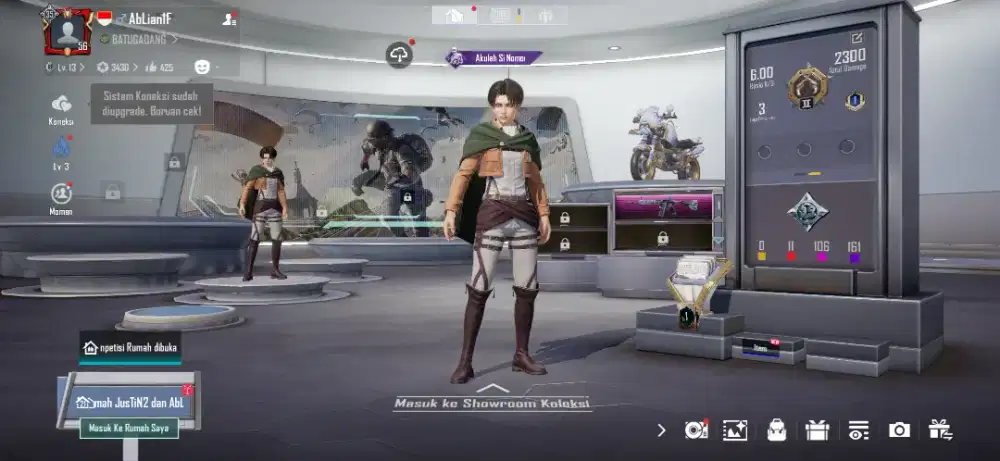Image resolution: width=1000 pixels, height=461 pixels.
Task: Click Masuk Ke Rumah Saya button
Action: (128, 428)
